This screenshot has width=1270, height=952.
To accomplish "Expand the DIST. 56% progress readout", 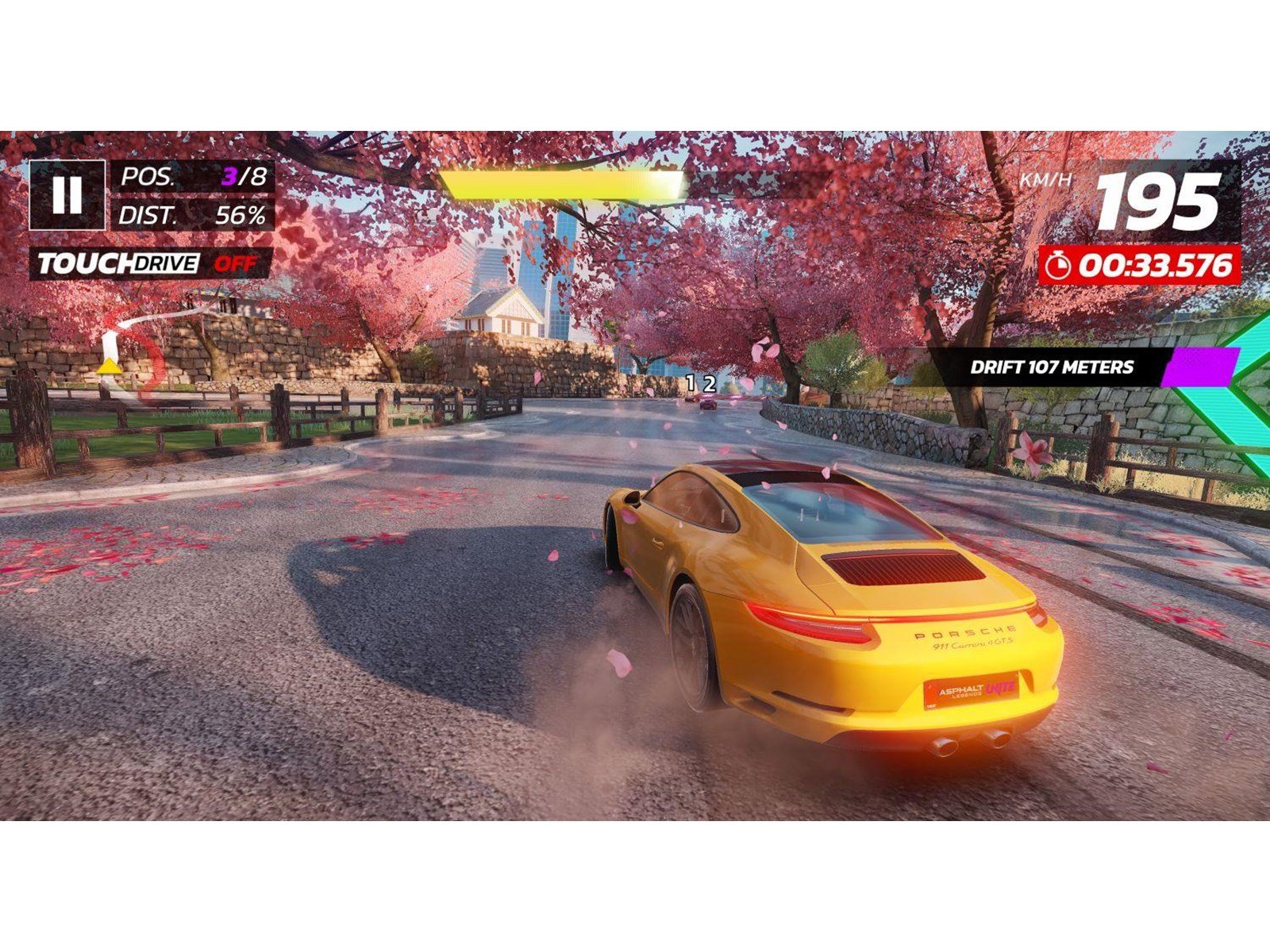I will pos(190,213).
